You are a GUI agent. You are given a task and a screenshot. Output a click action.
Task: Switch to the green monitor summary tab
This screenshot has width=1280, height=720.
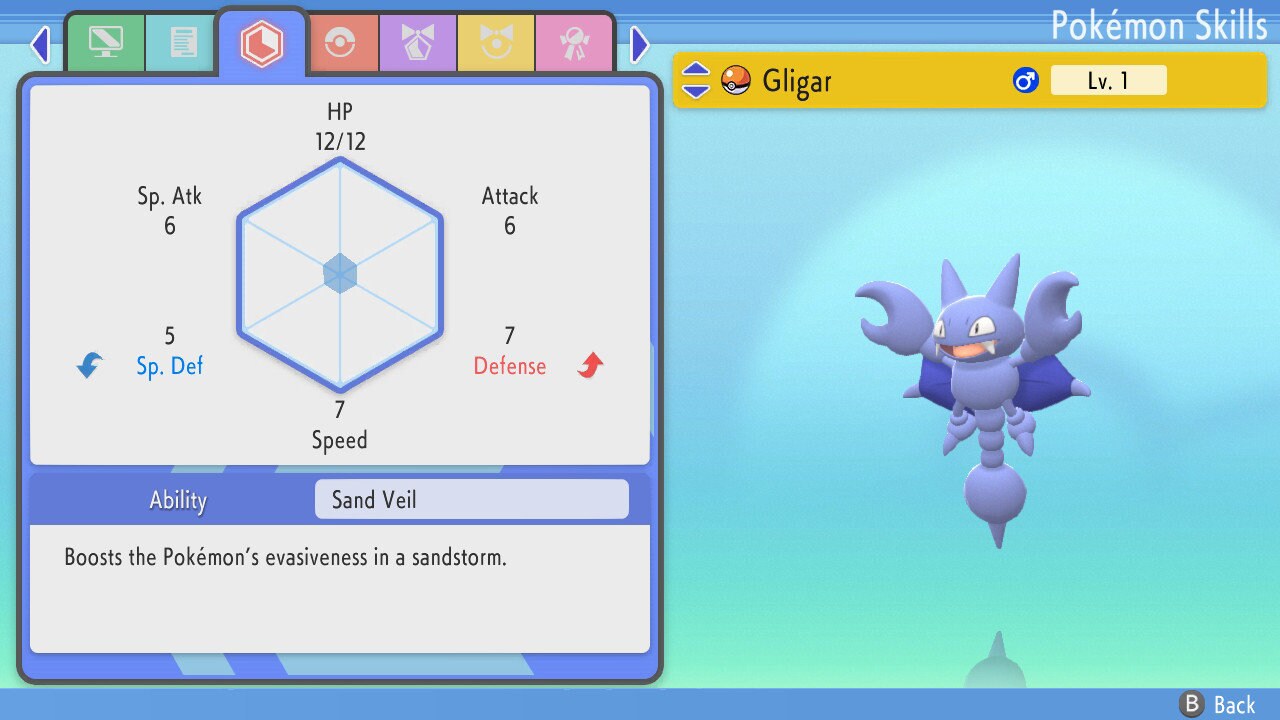tap(105, 43)
